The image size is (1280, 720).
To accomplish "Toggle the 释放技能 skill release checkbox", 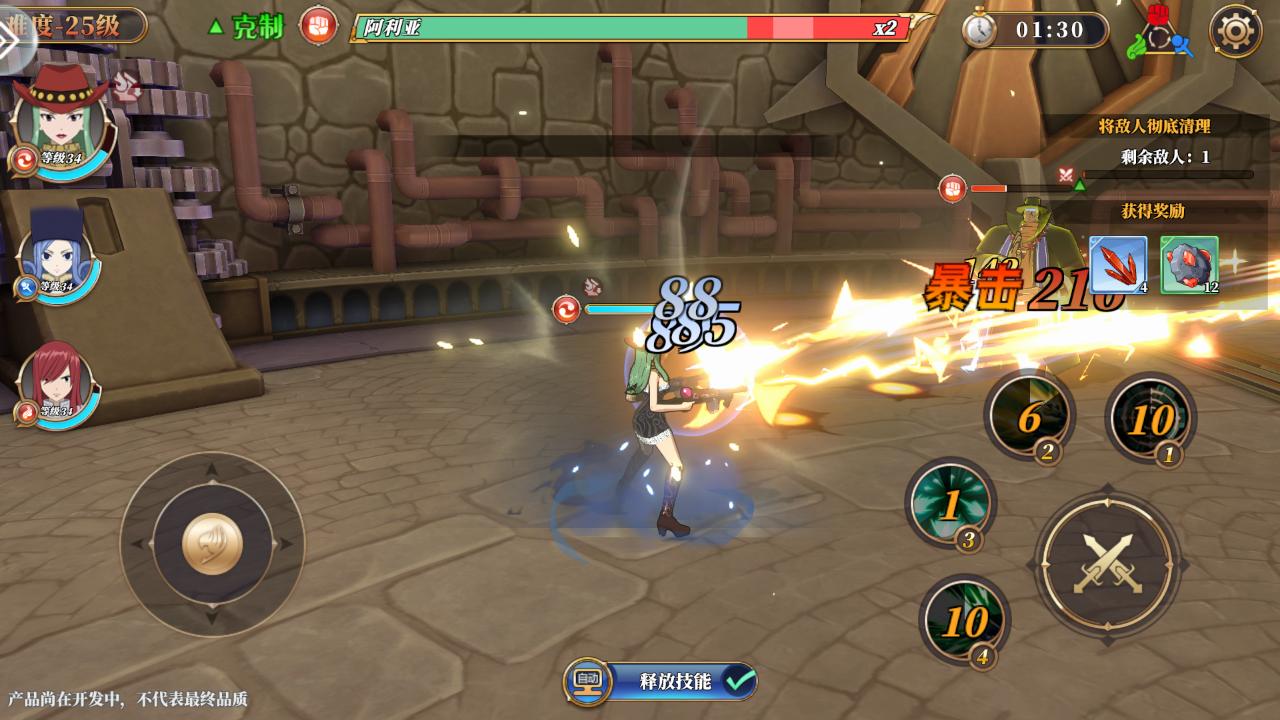I will point(740,681).
